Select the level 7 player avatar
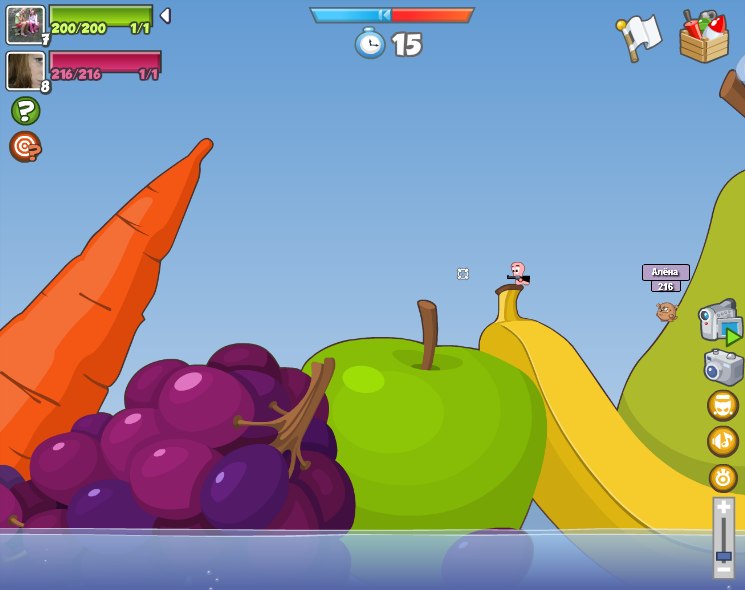745x590 pixels. pyautogui.click(x=25, y=24)
